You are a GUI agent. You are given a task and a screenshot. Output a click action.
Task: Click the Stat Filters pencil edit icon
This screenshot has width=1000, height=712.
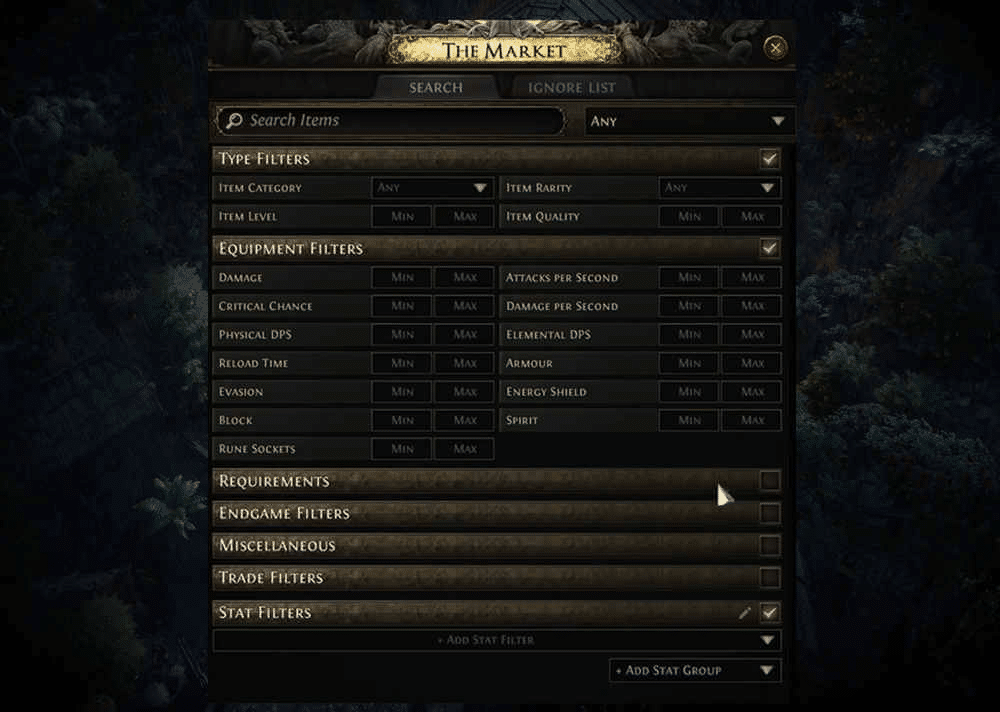click(744, 613)
